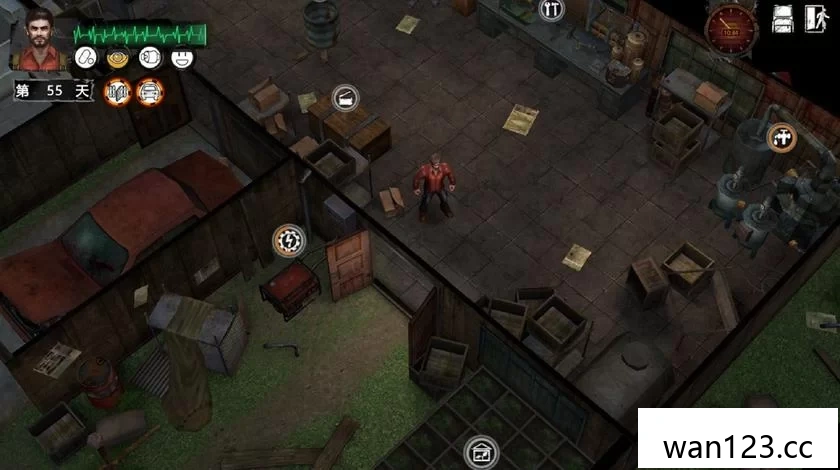This screenshot has width=840, height=470.
Task: Activate the water tap marker
Action: click(x=781, y=137)
